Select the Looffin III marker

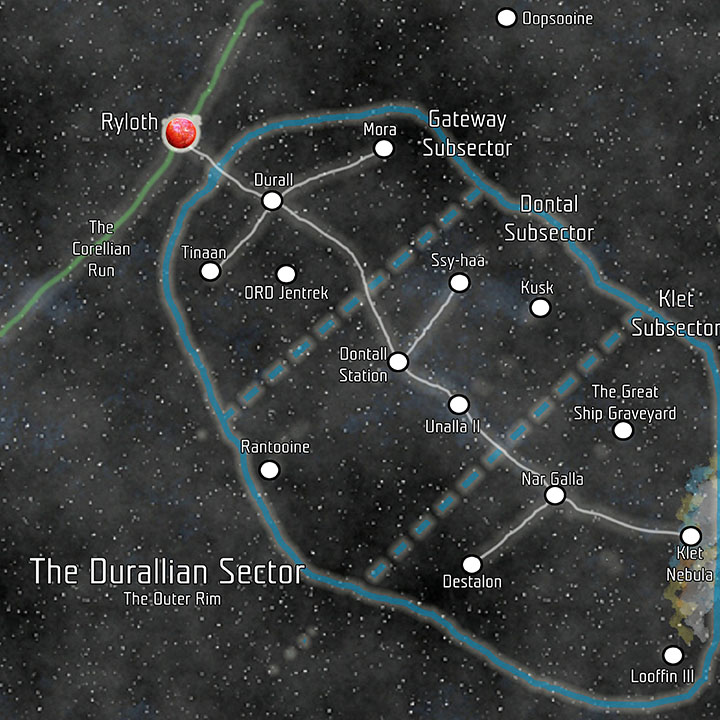click(x=673, y=655)
